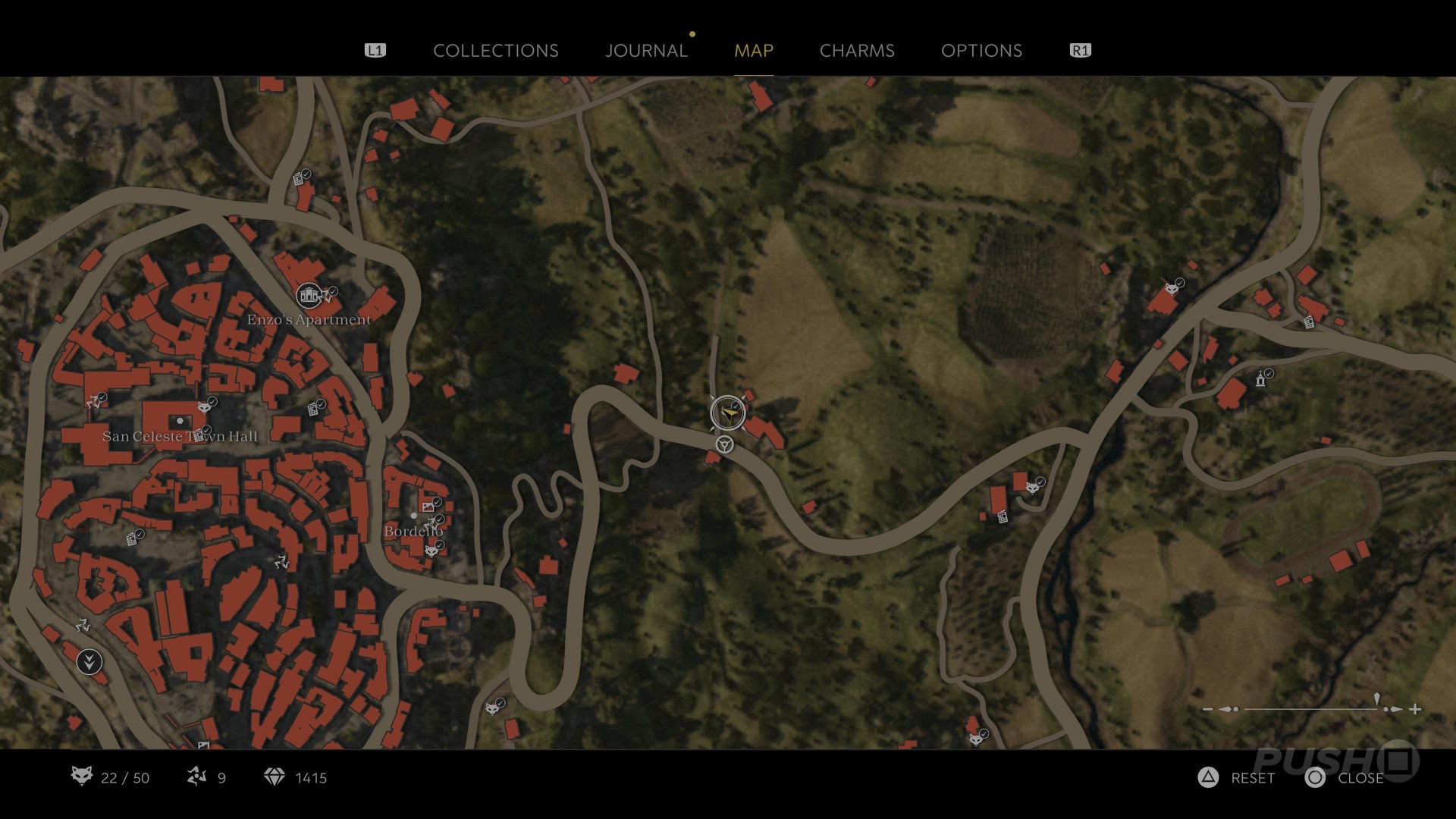Select the shrine marker east of road
Viewport: 1456px width, 819px height.
point(1261,378)
